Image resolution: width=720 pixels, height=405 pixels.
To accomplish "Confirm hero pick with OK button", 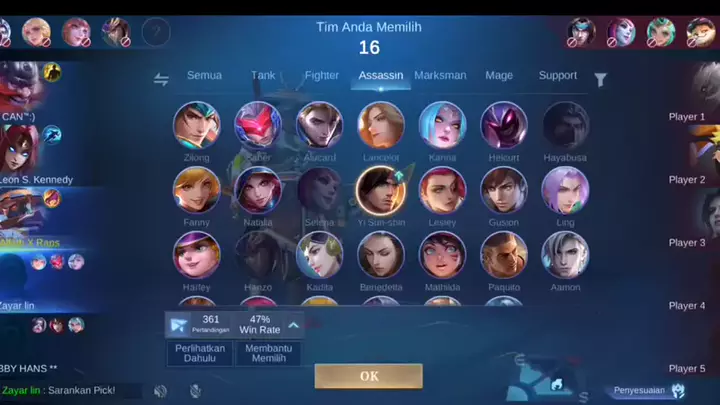I will click(368, 376).
